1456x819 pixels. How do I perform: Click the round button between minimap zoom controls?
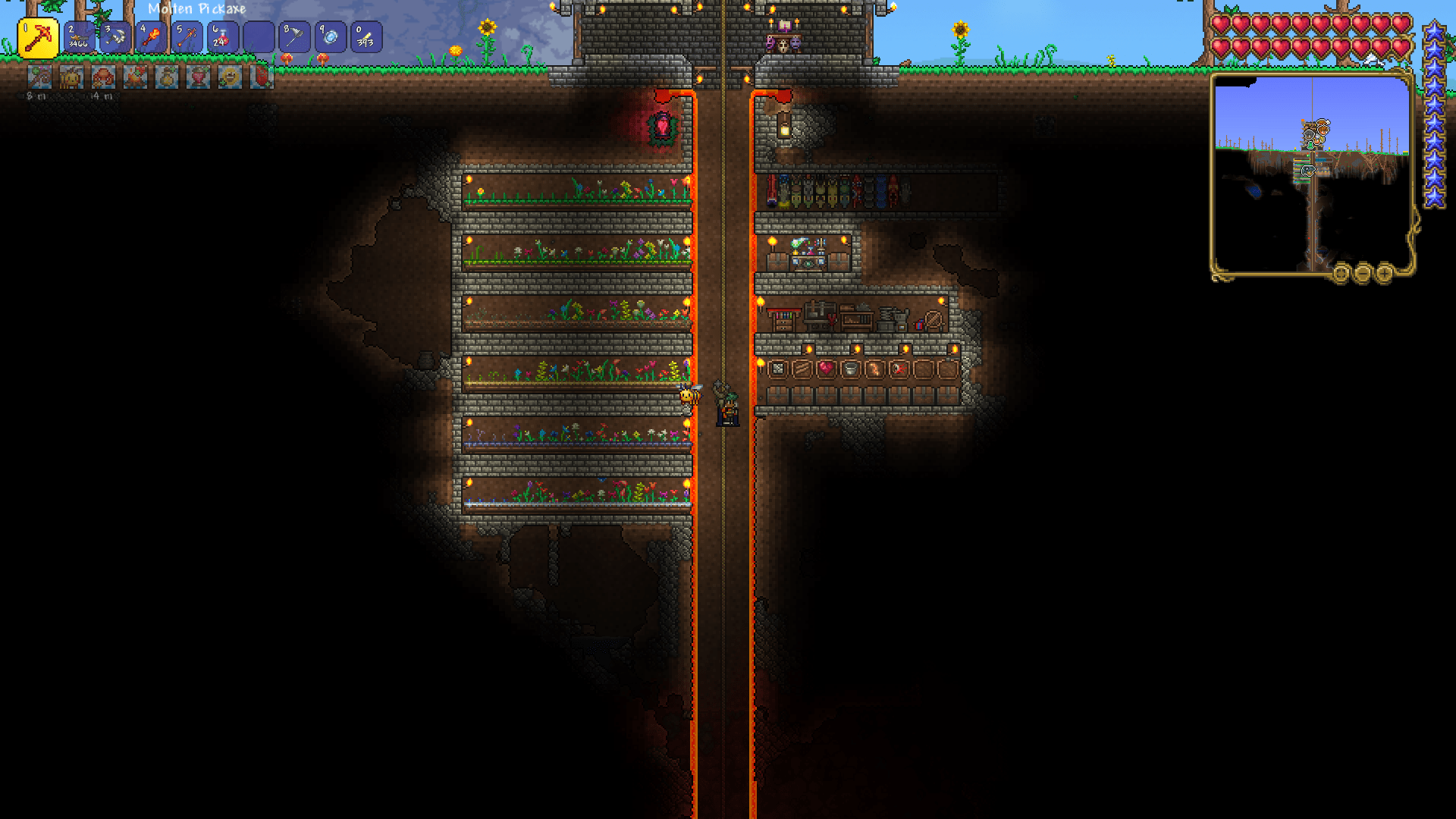tap(1341, 274)
